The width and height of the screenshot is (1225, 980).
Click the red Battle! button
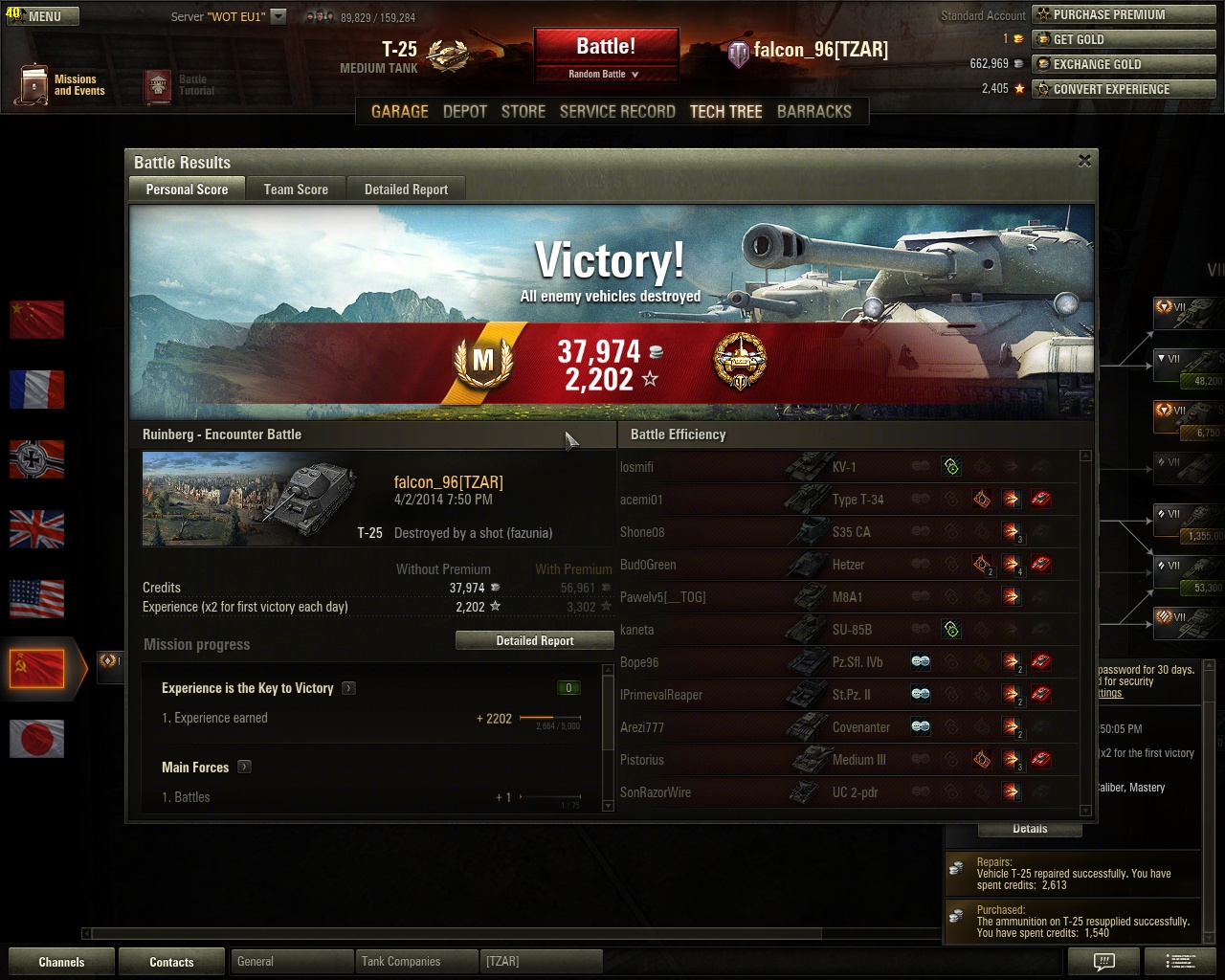click(x=606, y=47)
